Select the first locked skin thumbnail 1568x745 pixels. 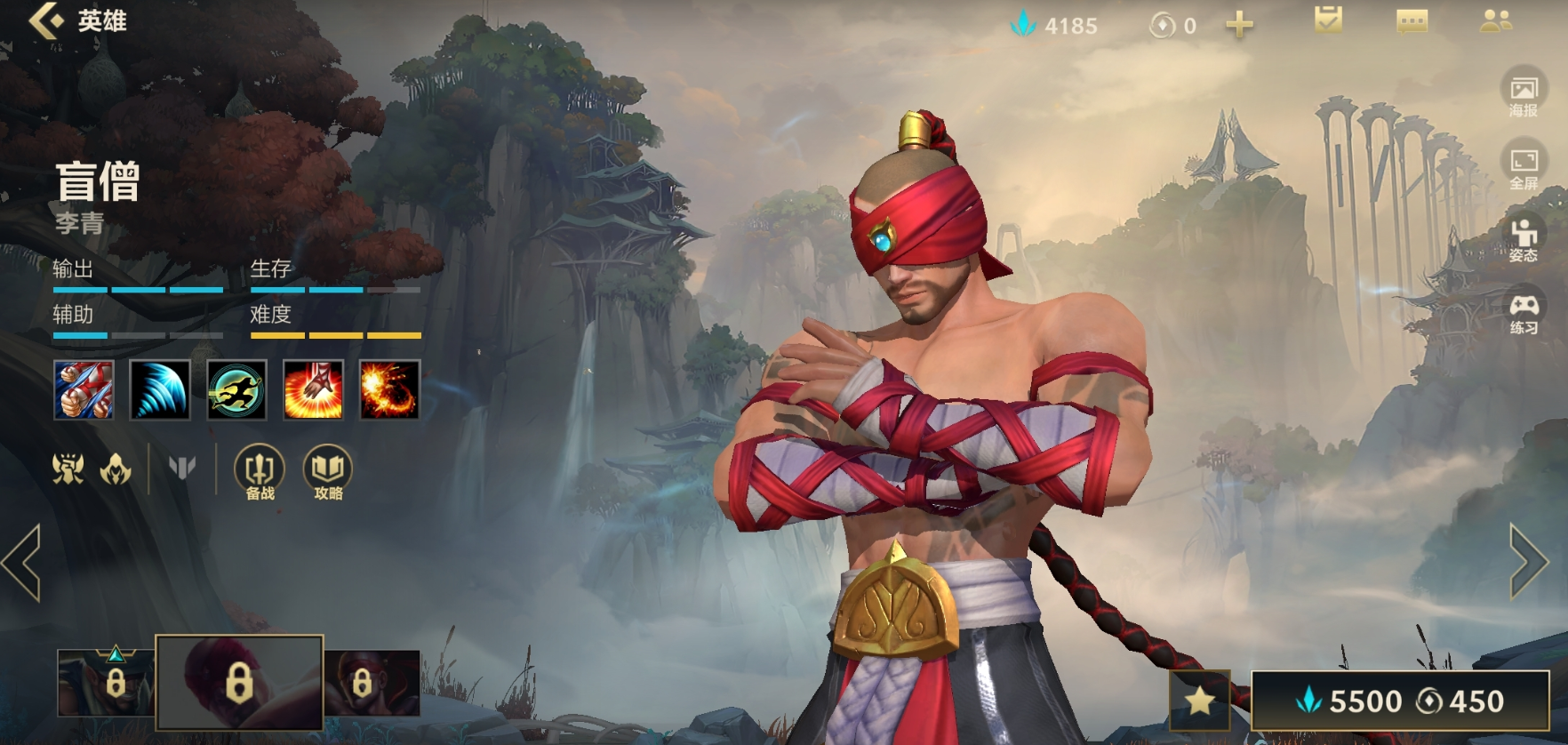[x=106, y=683]
